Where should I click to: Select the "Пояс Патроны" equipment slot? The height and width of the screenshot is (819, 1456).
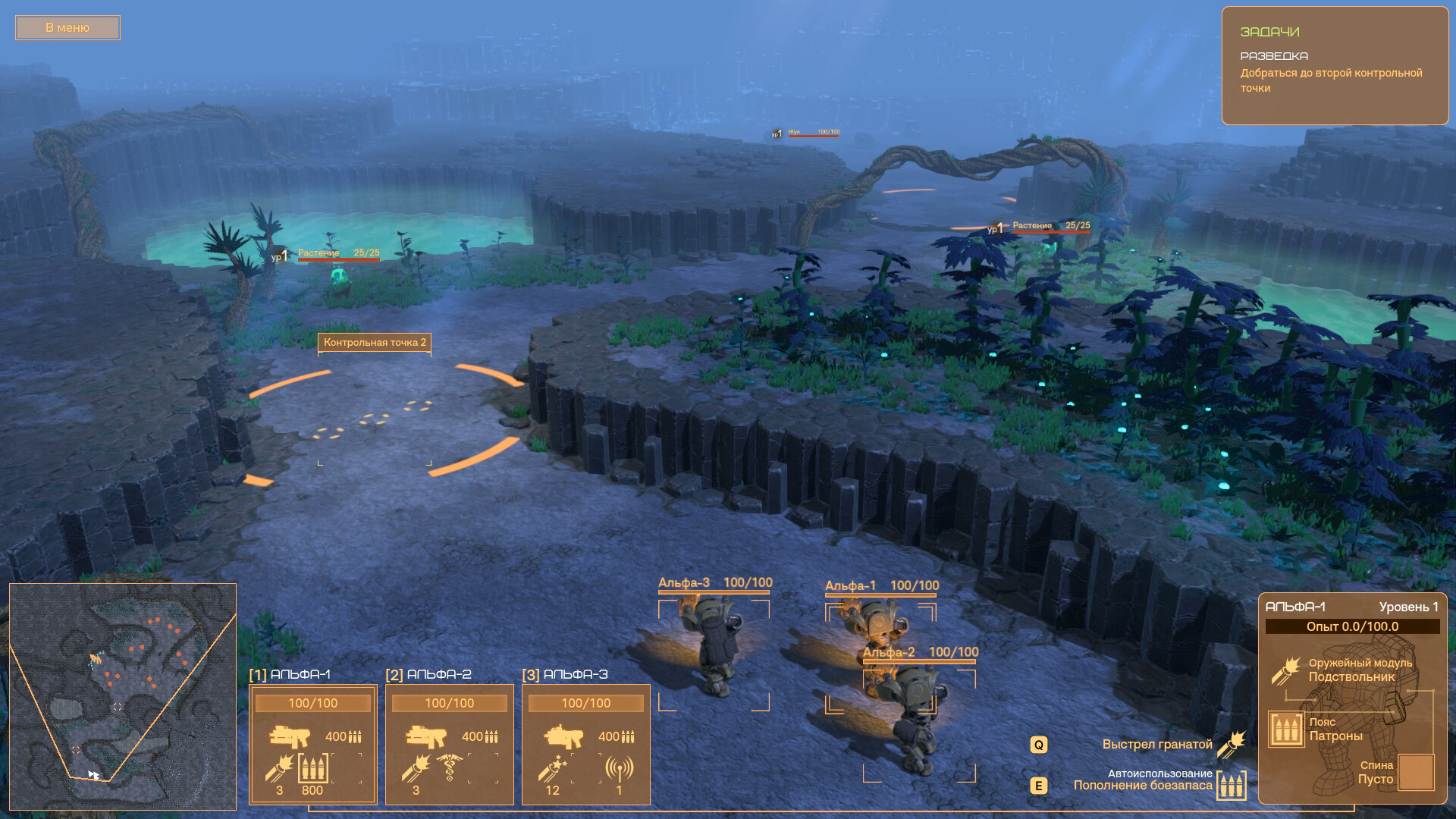(1286, 730)
